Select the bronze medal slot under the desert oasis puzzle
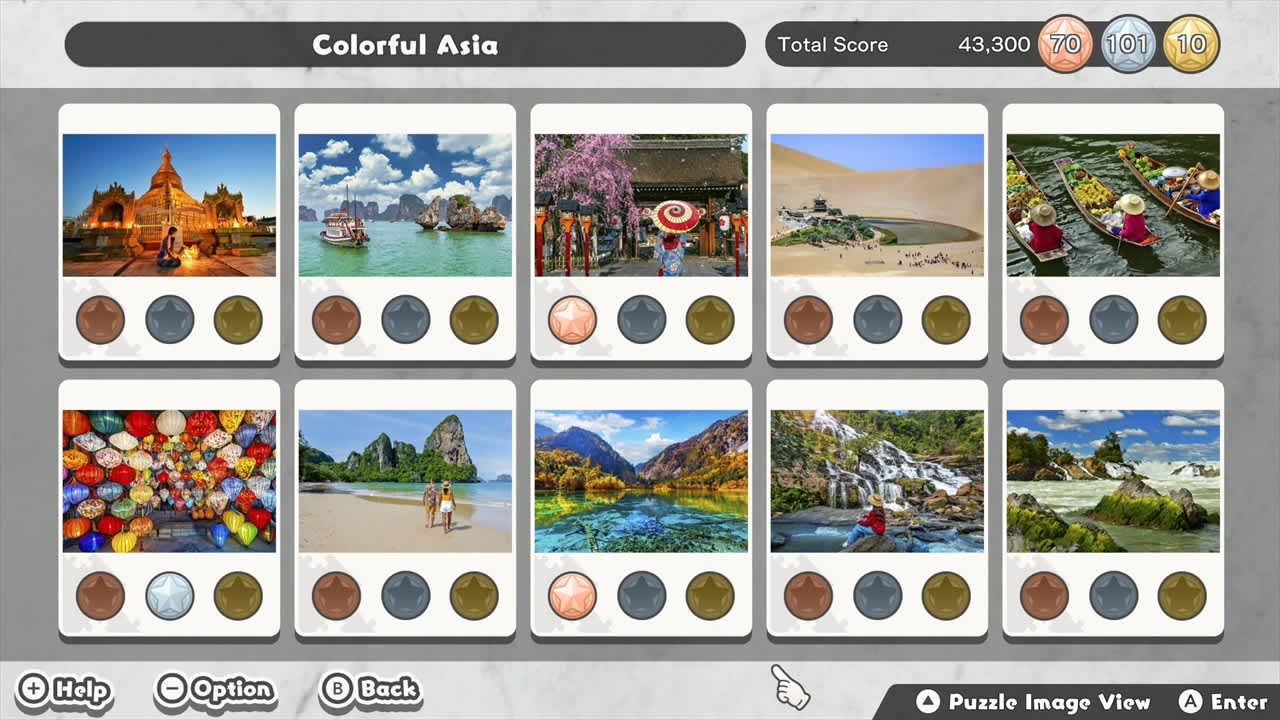Viewport: 1280px width, 720px height. click(806, 320)
